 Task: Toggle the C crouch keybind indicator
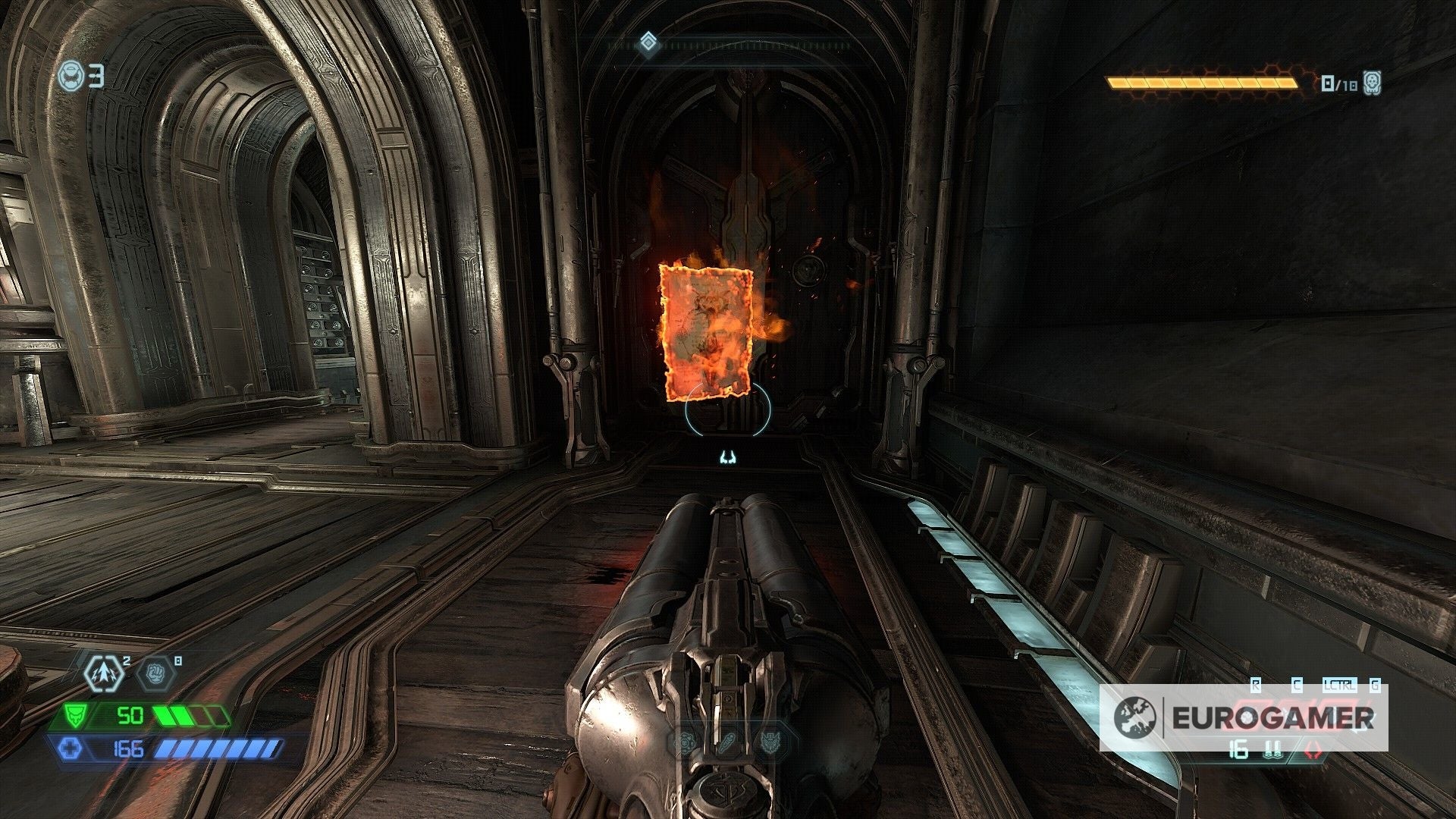coord(1298,685)
